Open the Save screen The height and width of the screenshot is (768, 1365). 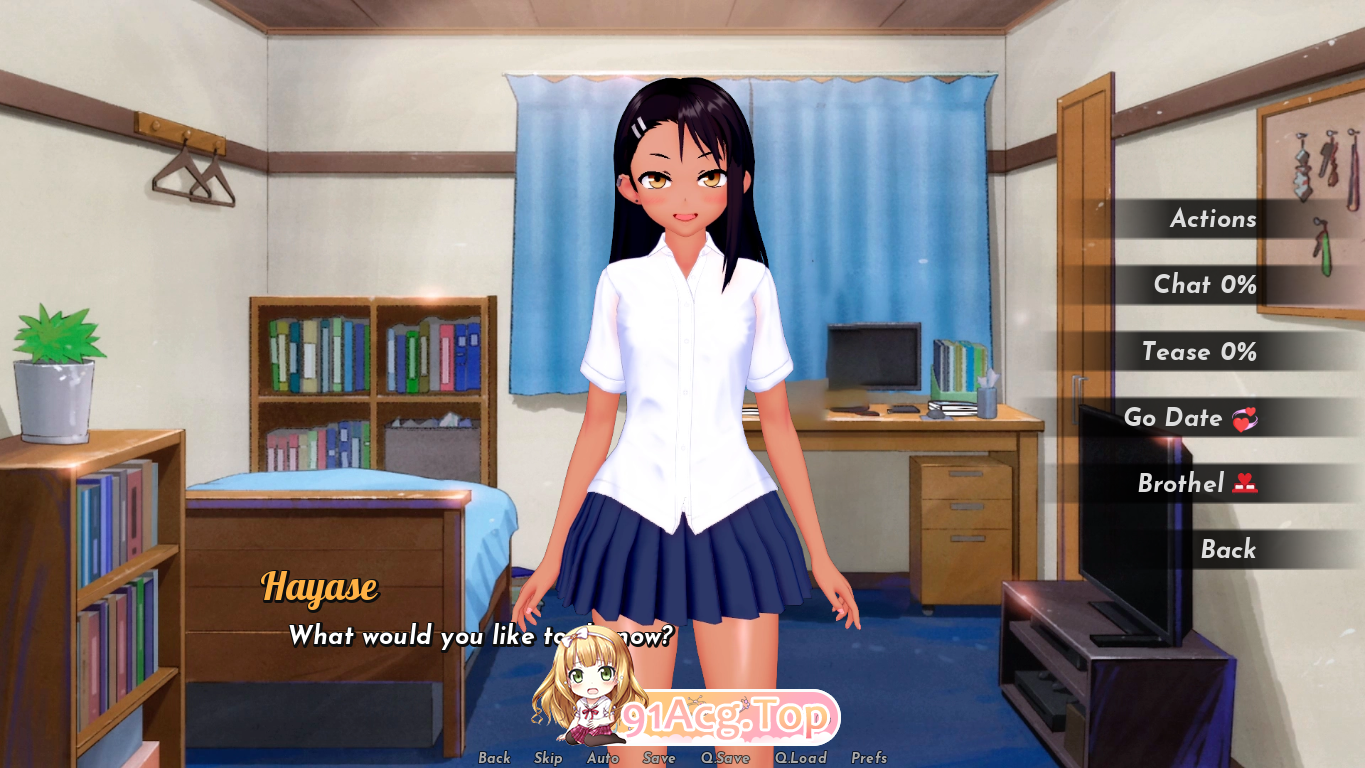[658, 758]
